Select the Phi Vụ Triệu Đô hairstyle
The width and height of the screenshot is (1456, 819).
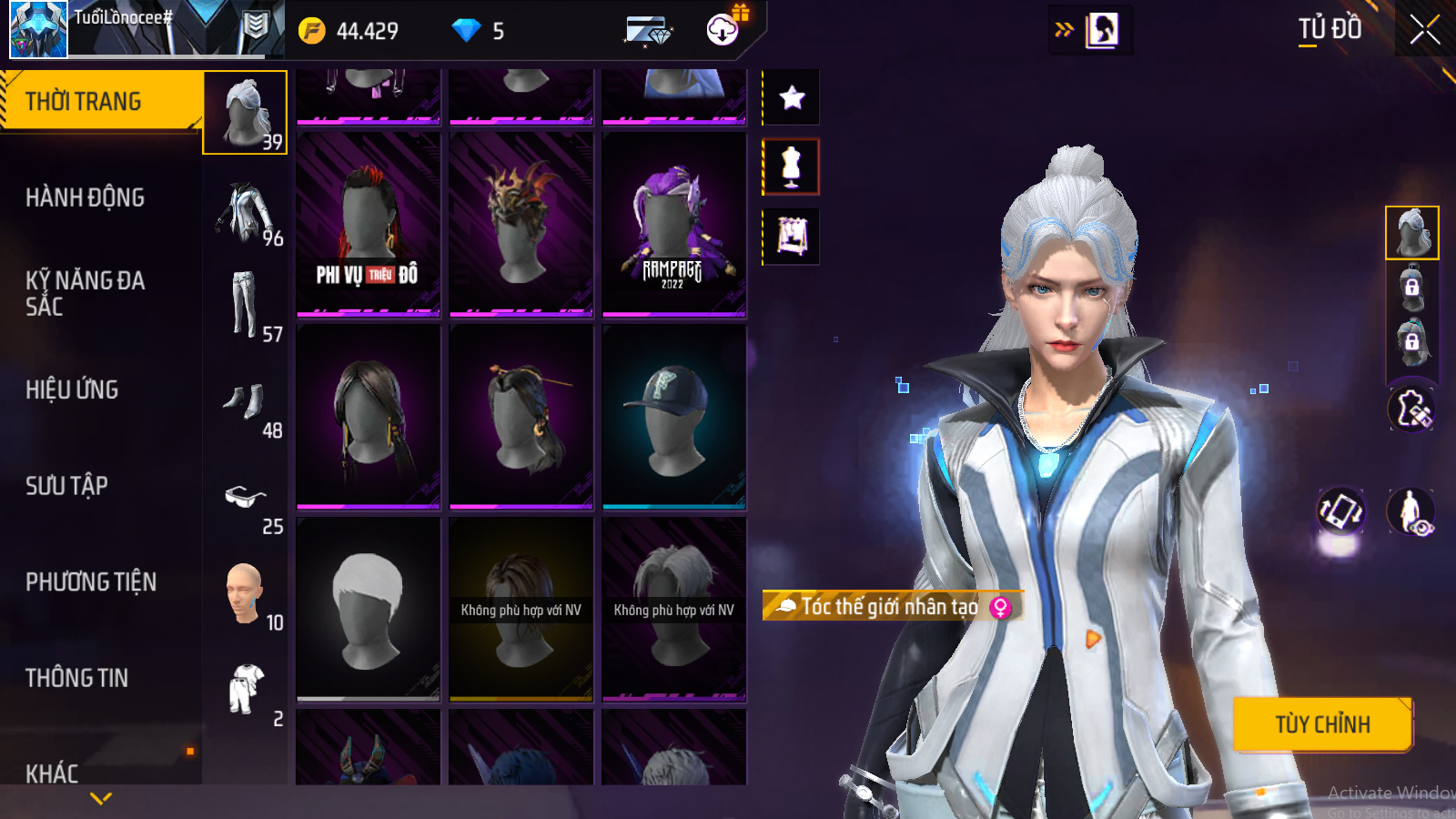(368, 225)
